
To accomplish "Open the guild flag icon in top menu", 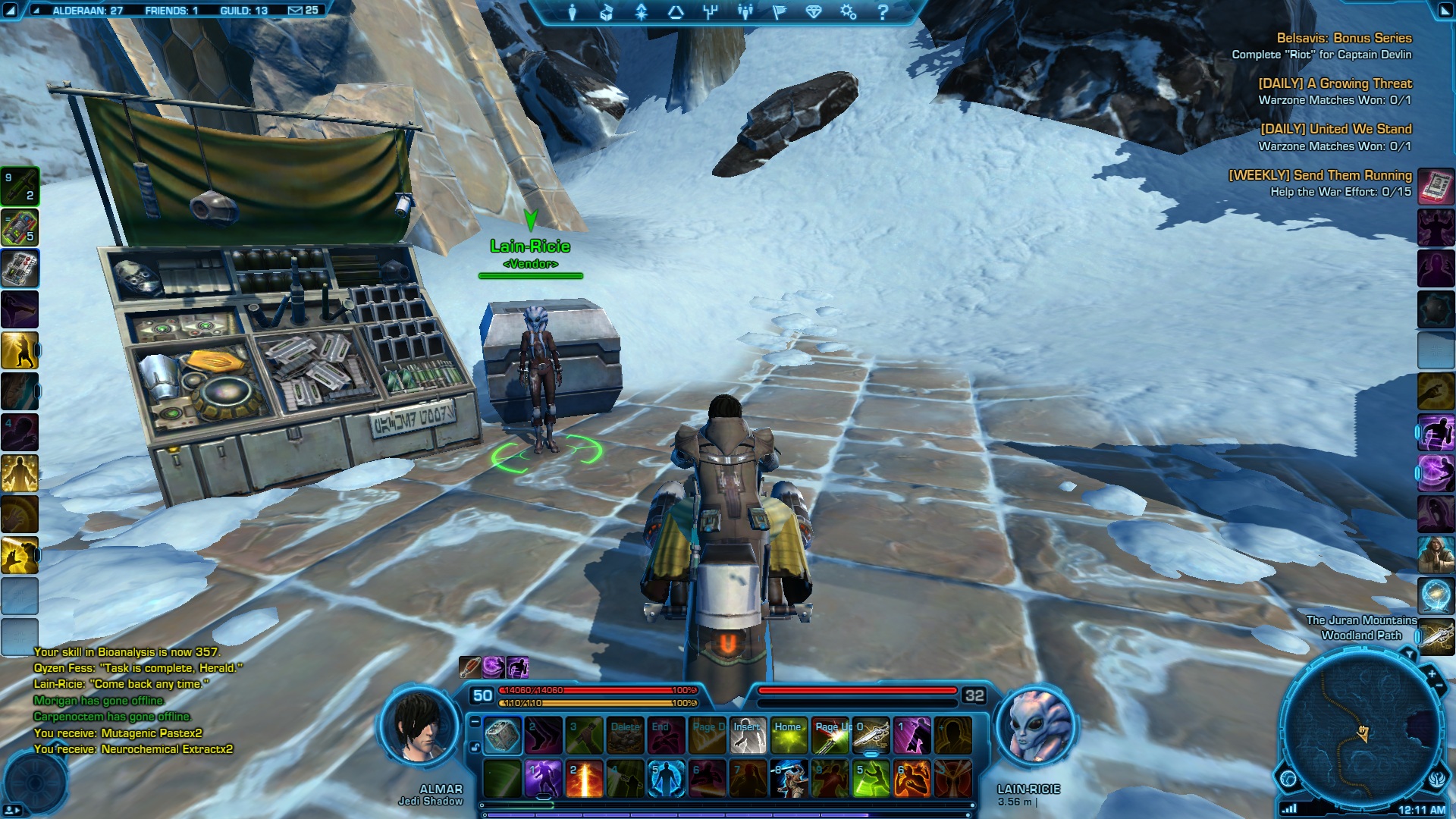I will [779, 12].
